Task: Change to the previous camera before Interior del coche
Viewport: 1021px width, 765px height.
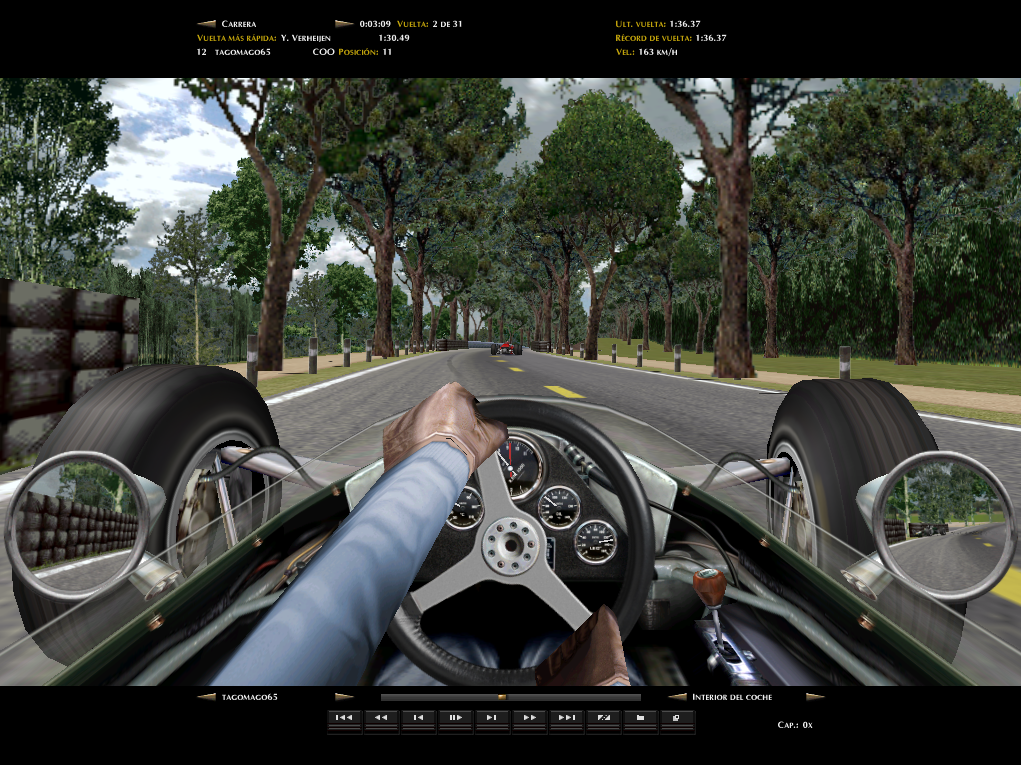Action: pos(677,697)
